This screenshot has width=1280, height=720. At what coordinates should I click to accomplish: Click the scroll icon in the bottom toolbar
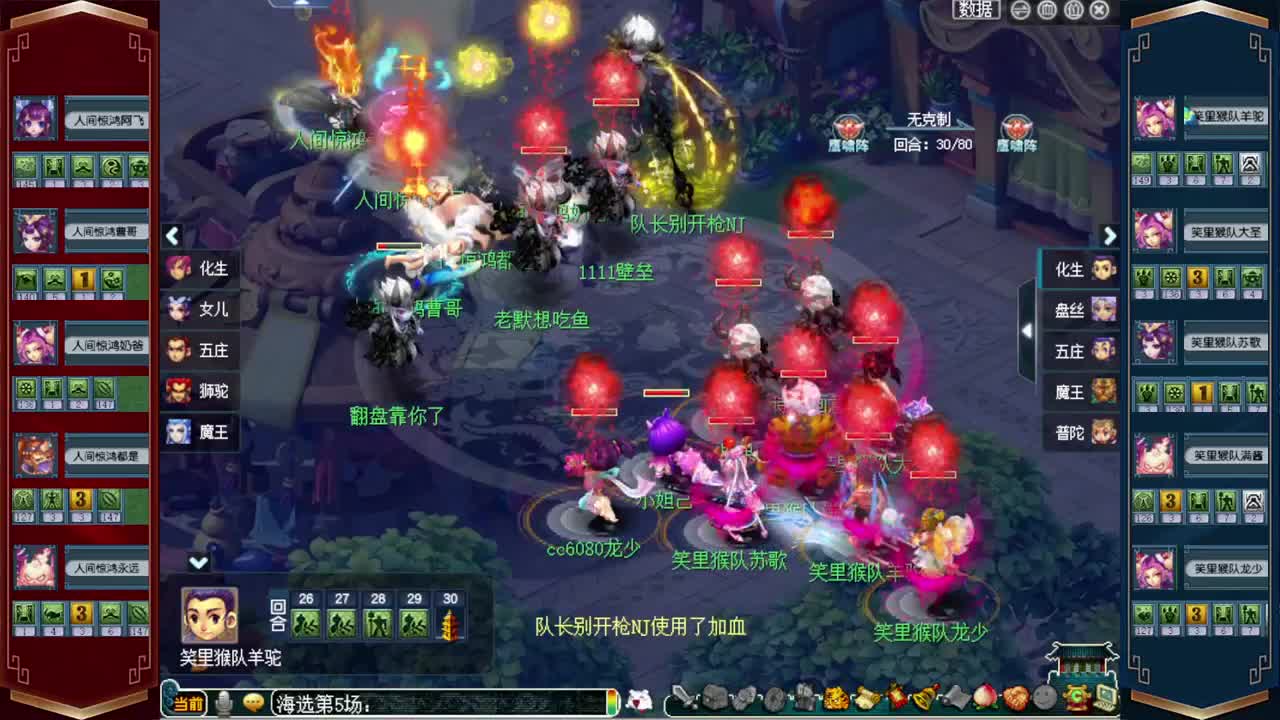(x=864, y=697)
